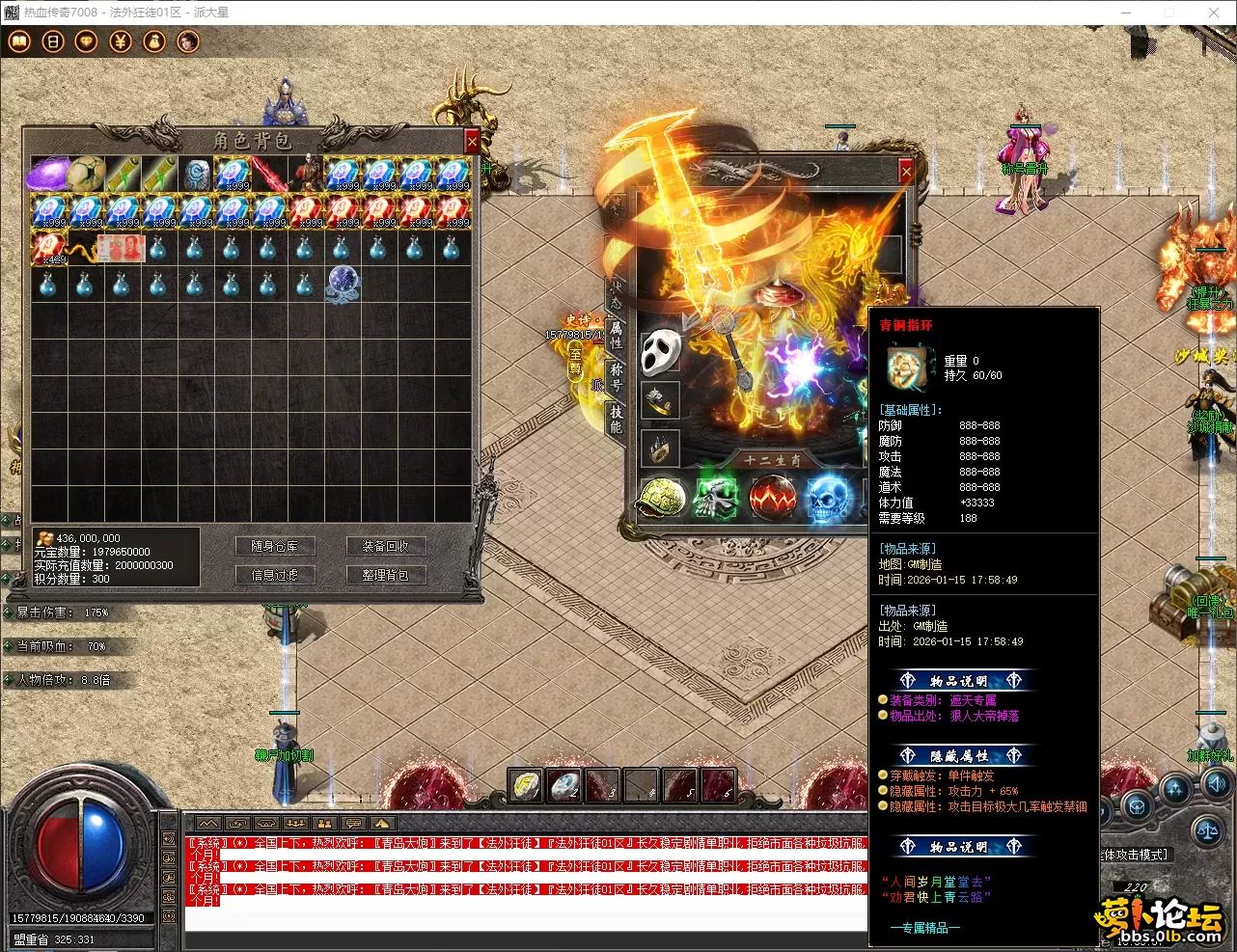Click the 装备回收 equipment recycle button

385,546
